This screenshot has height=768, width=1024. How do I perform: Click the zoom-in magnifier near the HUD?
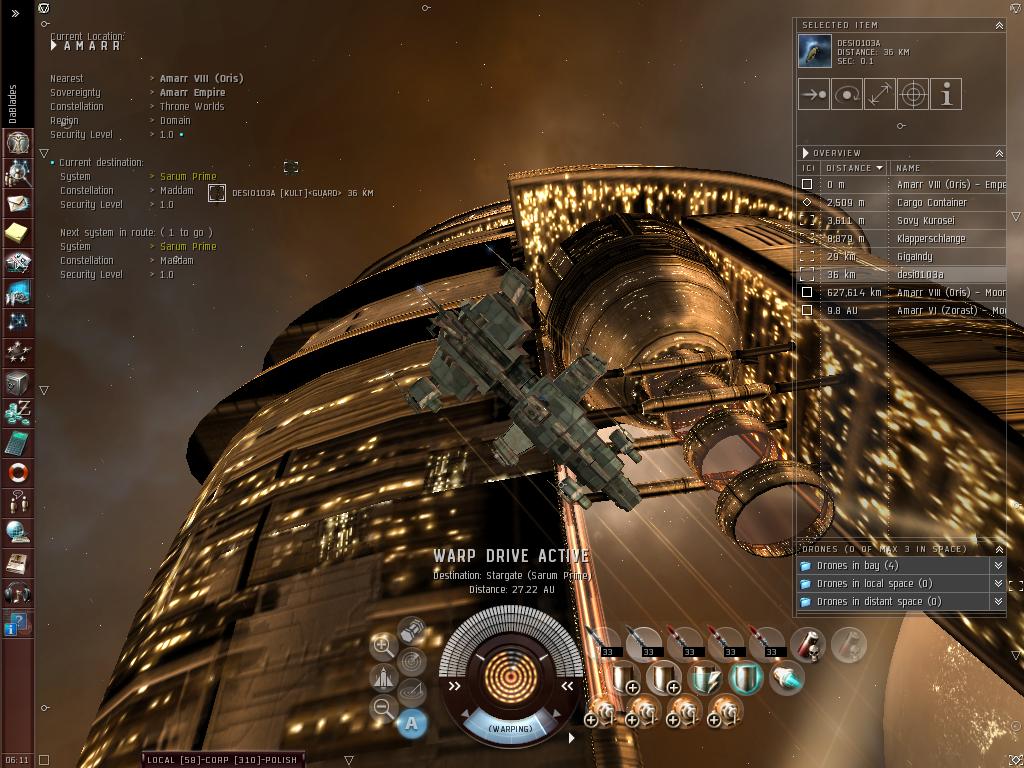(383, 646)
